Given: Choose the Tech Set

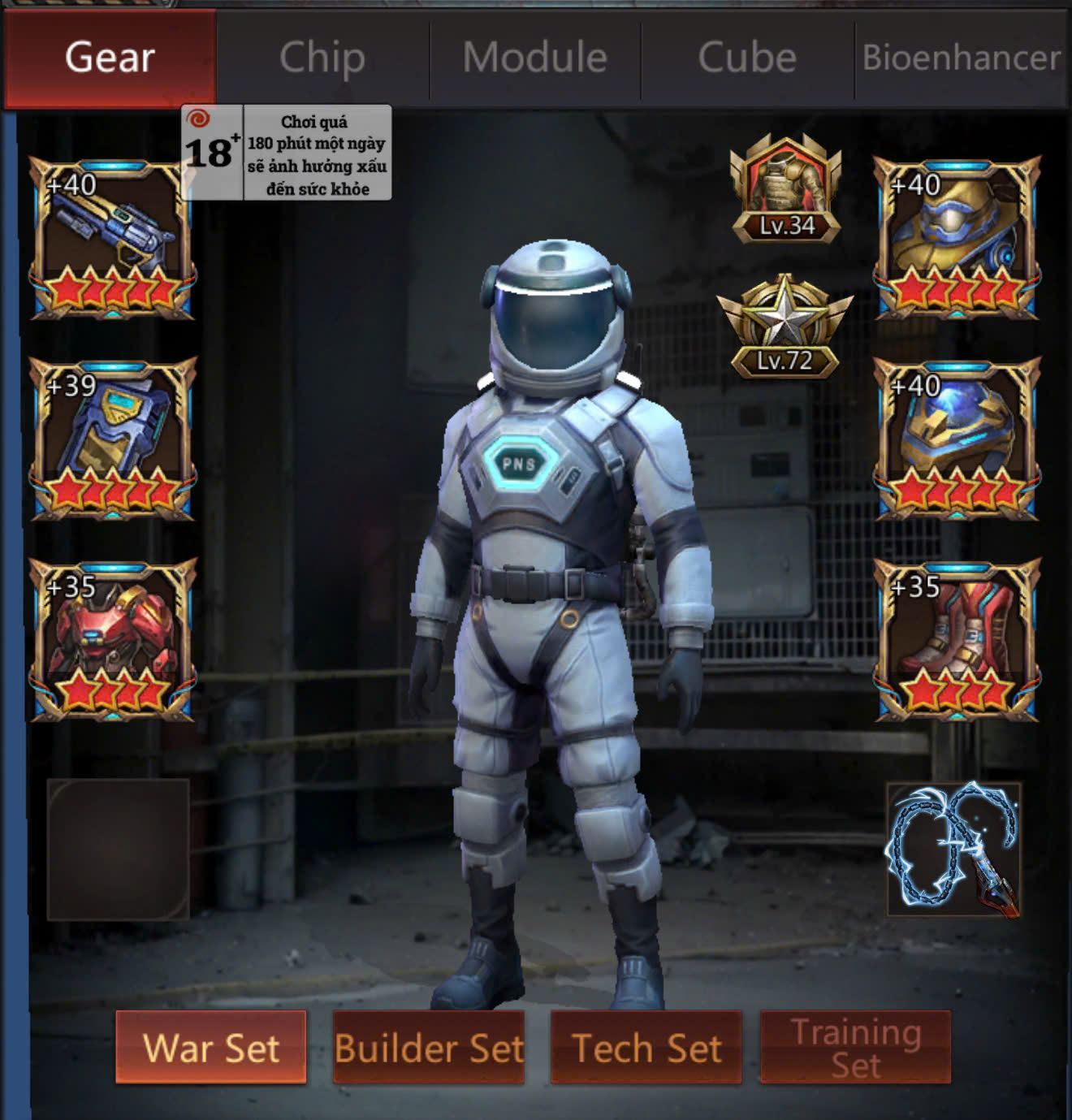Looking at the screenshot, I should (x=646, y=1048).
